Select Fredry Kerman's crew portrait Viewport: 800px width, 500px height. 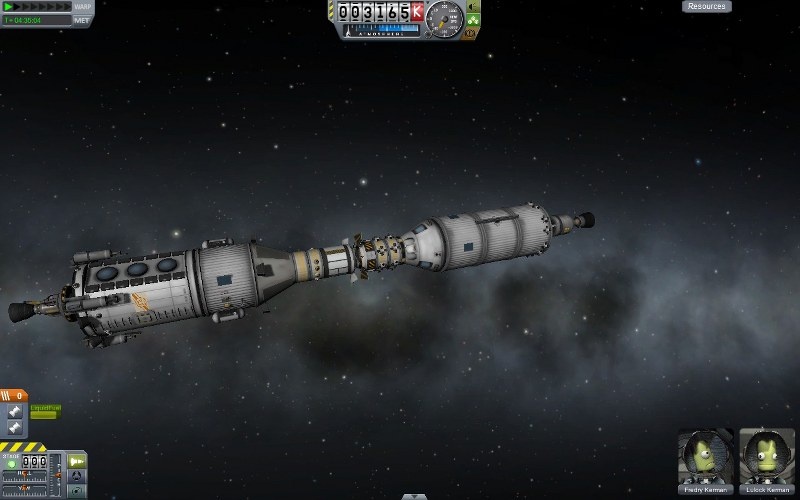(x=705, y=459)
